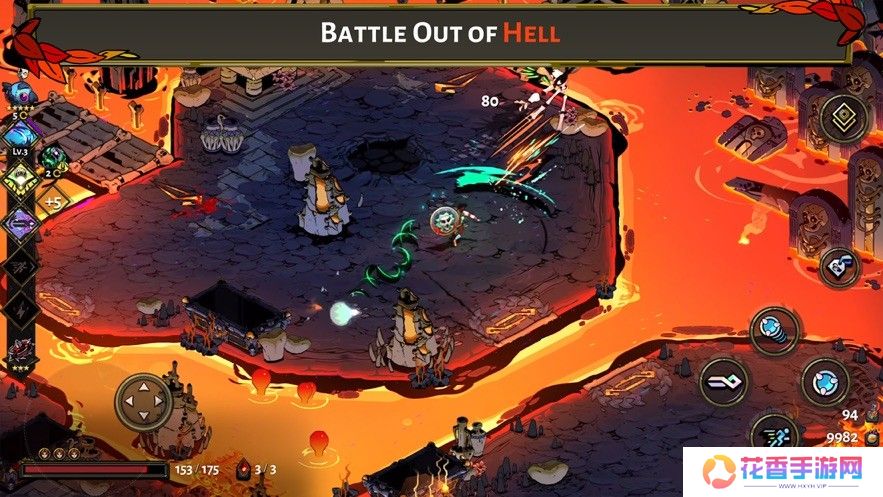This screenshot has width=883, height=497.
Task: Activate the dash running figure button
Action: (775, 434)
